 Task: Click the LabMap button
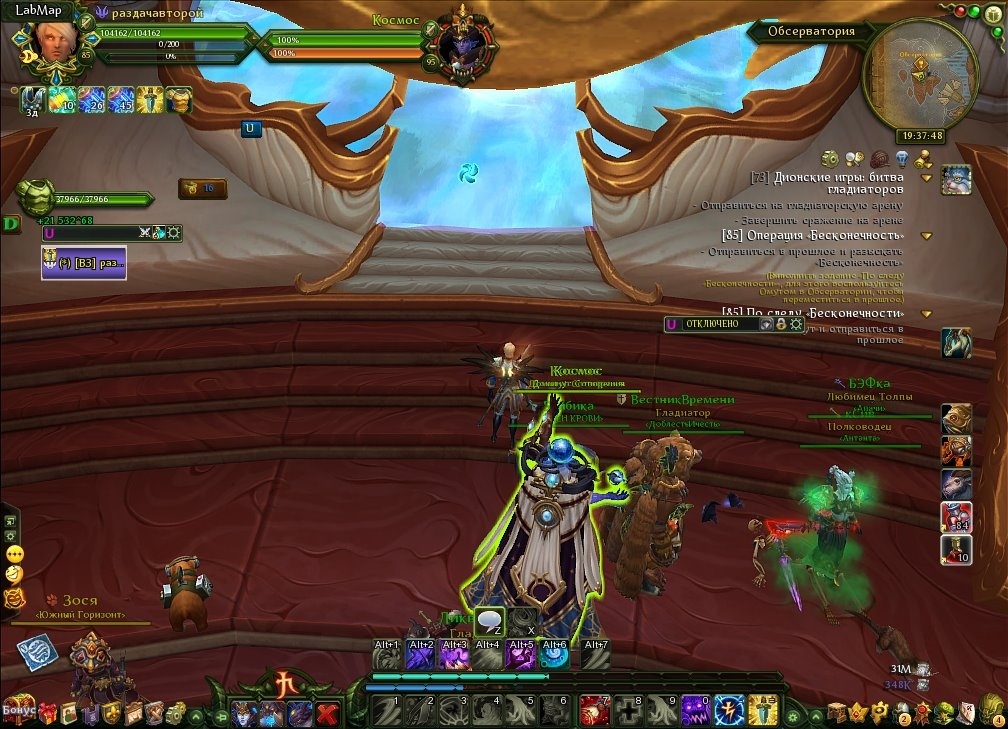32,9
